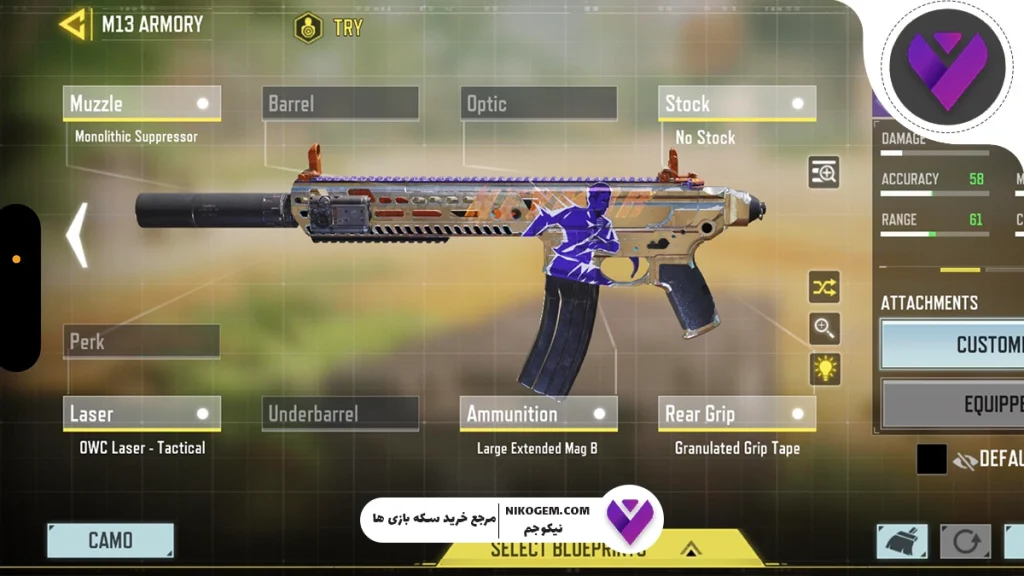Open the attachment details list icon
The width and height of the screenshot is (1024, 576).
click(824, 173)
